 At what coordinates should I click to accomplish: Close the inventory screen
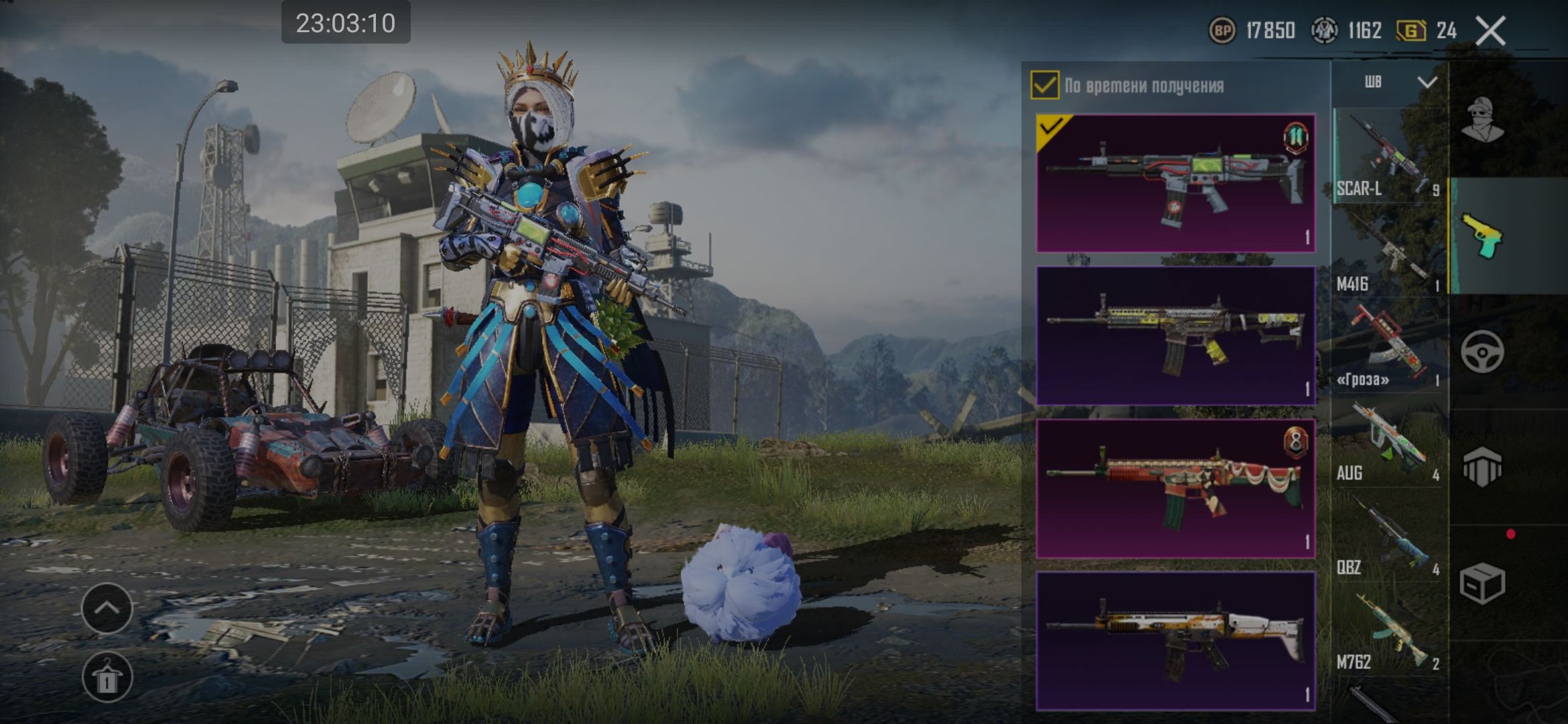pyautogui.click(x=1491, y=31)
